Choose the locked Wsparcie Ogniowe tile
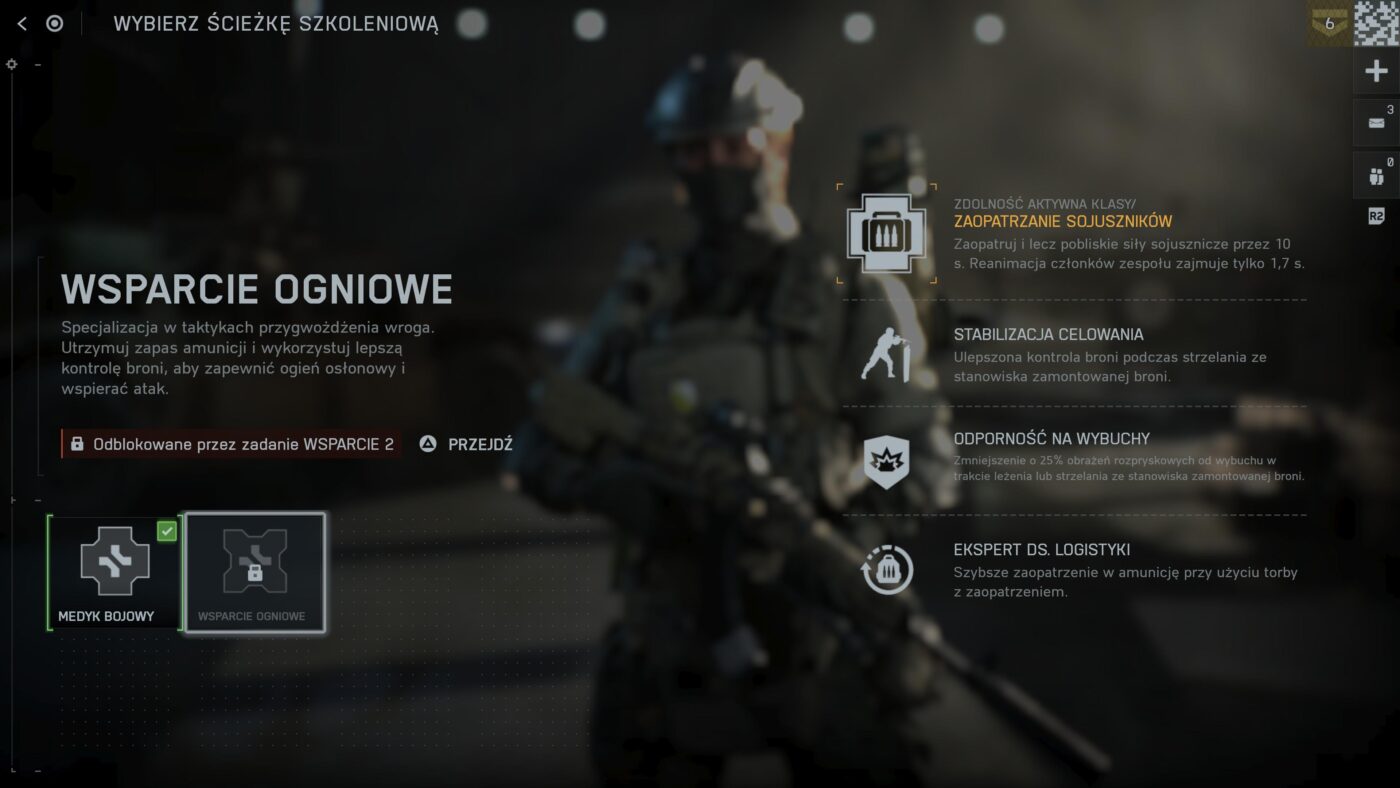The image size is (1400, 788). [x=255, y=573]
